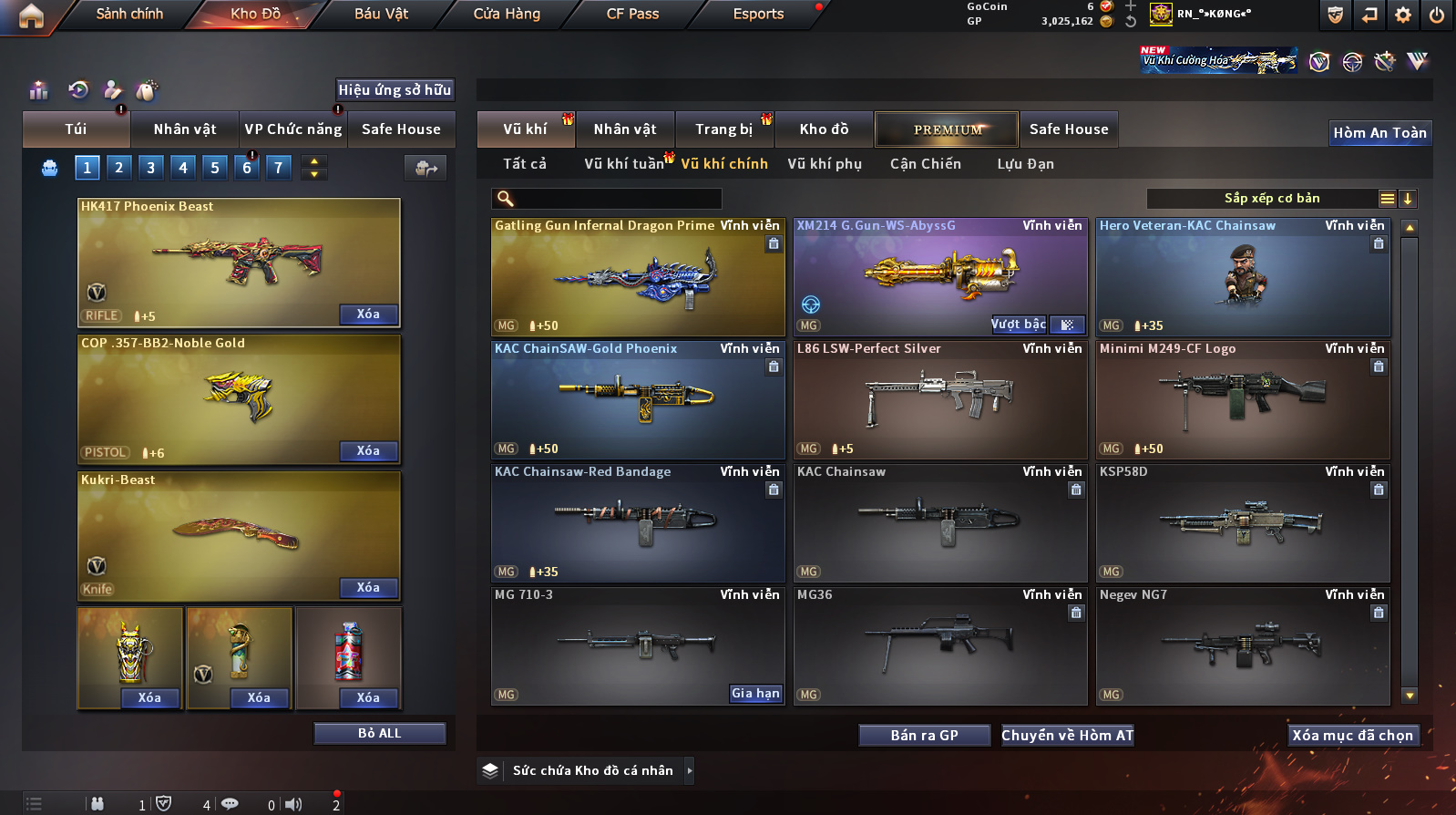This screenshot has height=815, width=1456.
Task: Open the settings gear icon
Action: tap(1403, 15)
